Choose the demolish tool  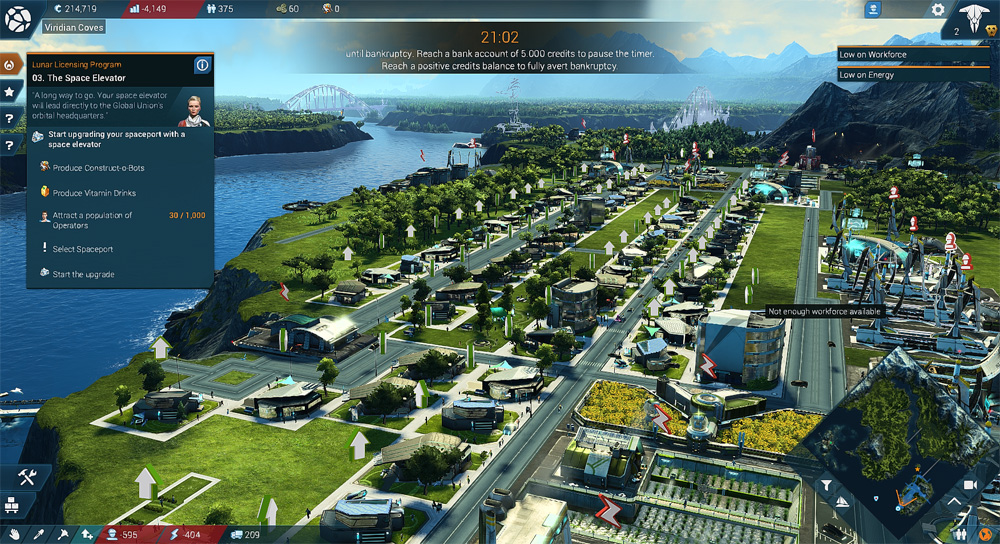[x=62, y=535]
